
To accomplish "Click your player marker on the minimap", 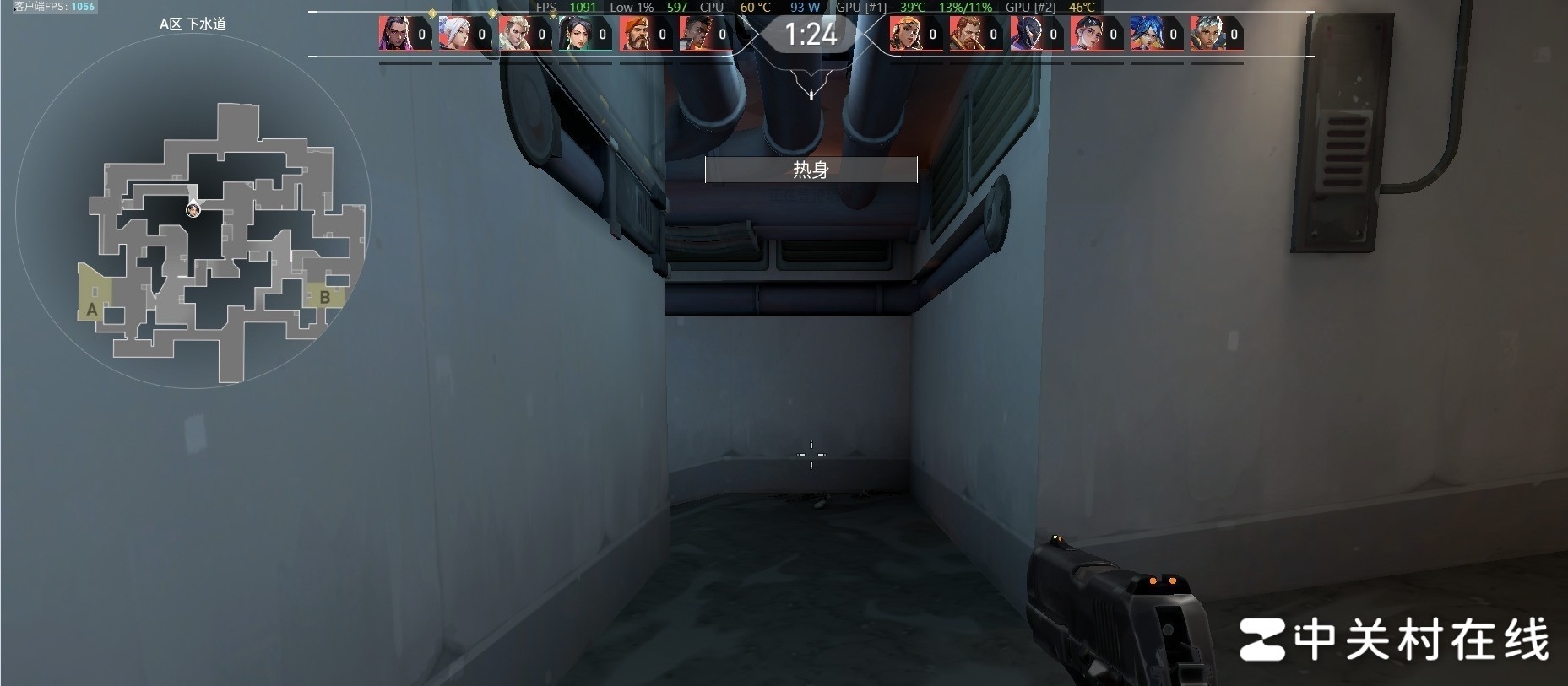I will pyautogui.click(x=193, y=209).
